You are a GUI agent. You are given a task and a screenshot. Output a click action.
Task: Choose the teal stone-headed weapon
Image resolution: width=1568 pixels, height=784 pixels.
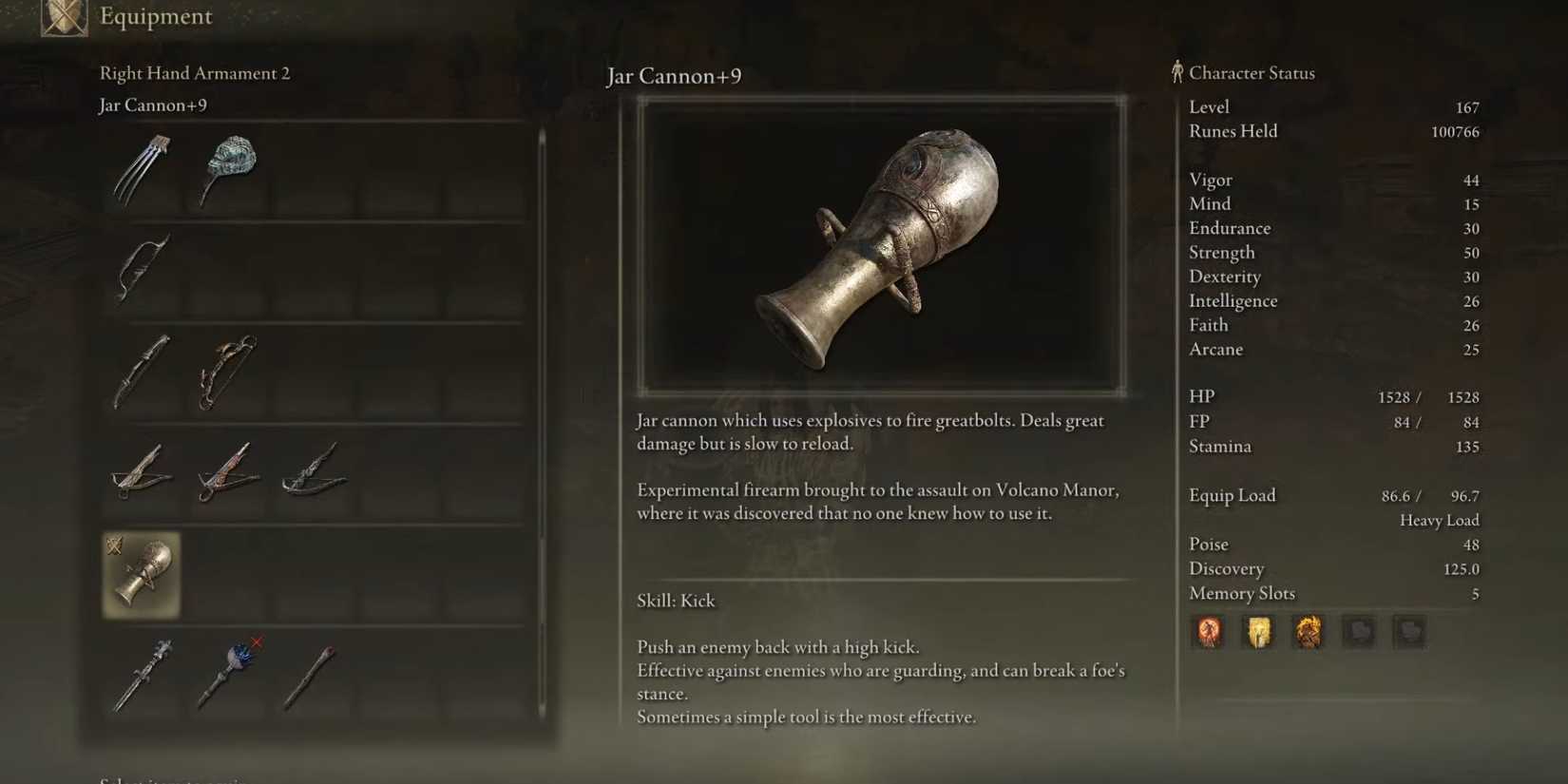click(228, 169)
